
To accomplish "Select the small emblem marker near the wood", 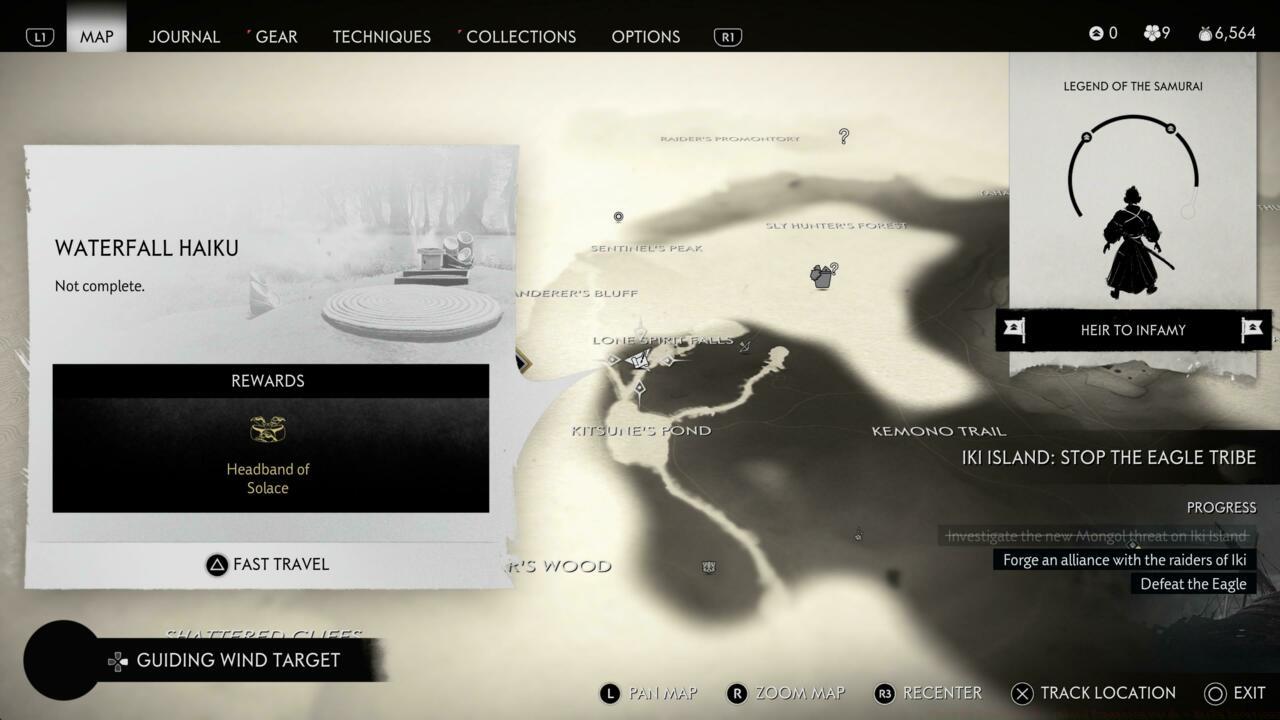I will (x=709, y=567).
